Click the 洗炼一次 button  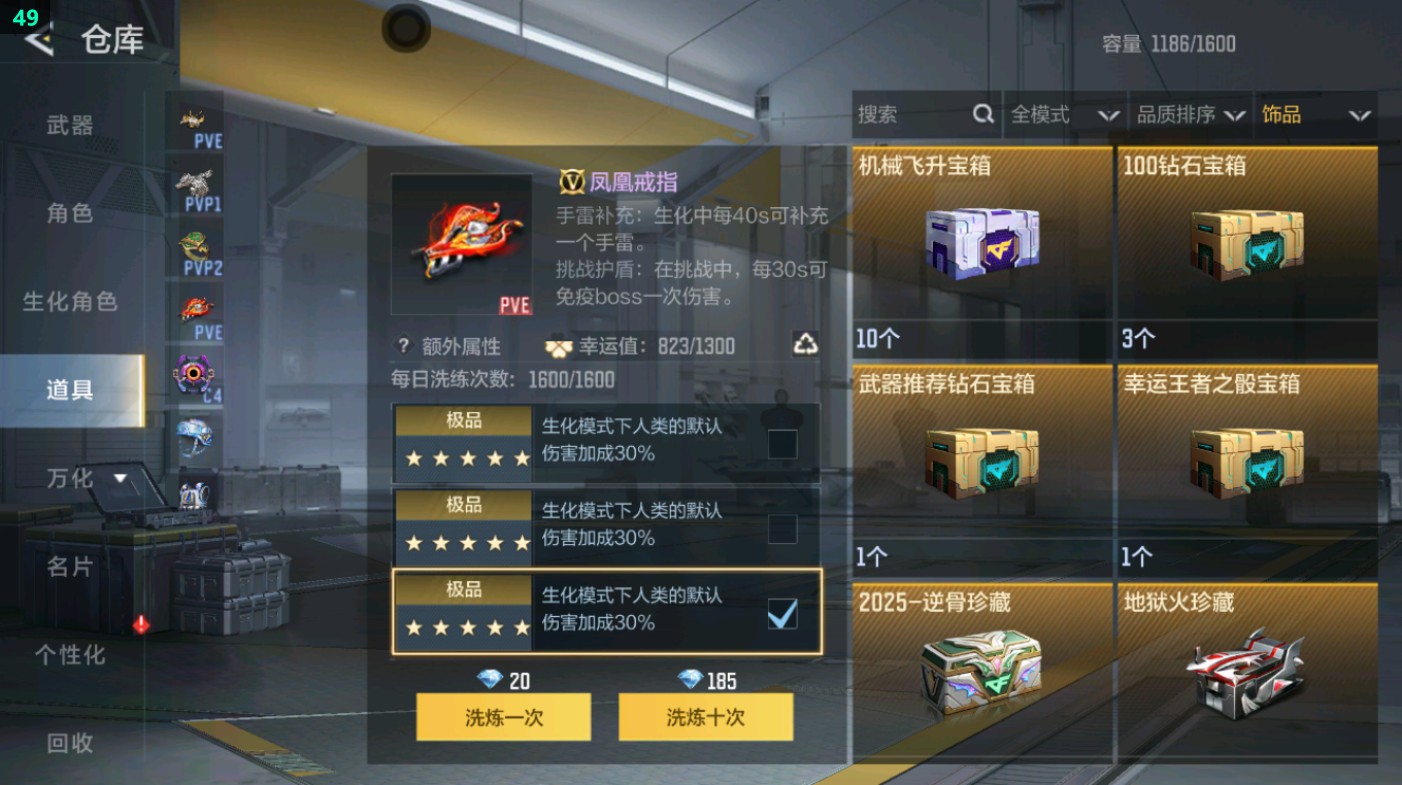503,717
